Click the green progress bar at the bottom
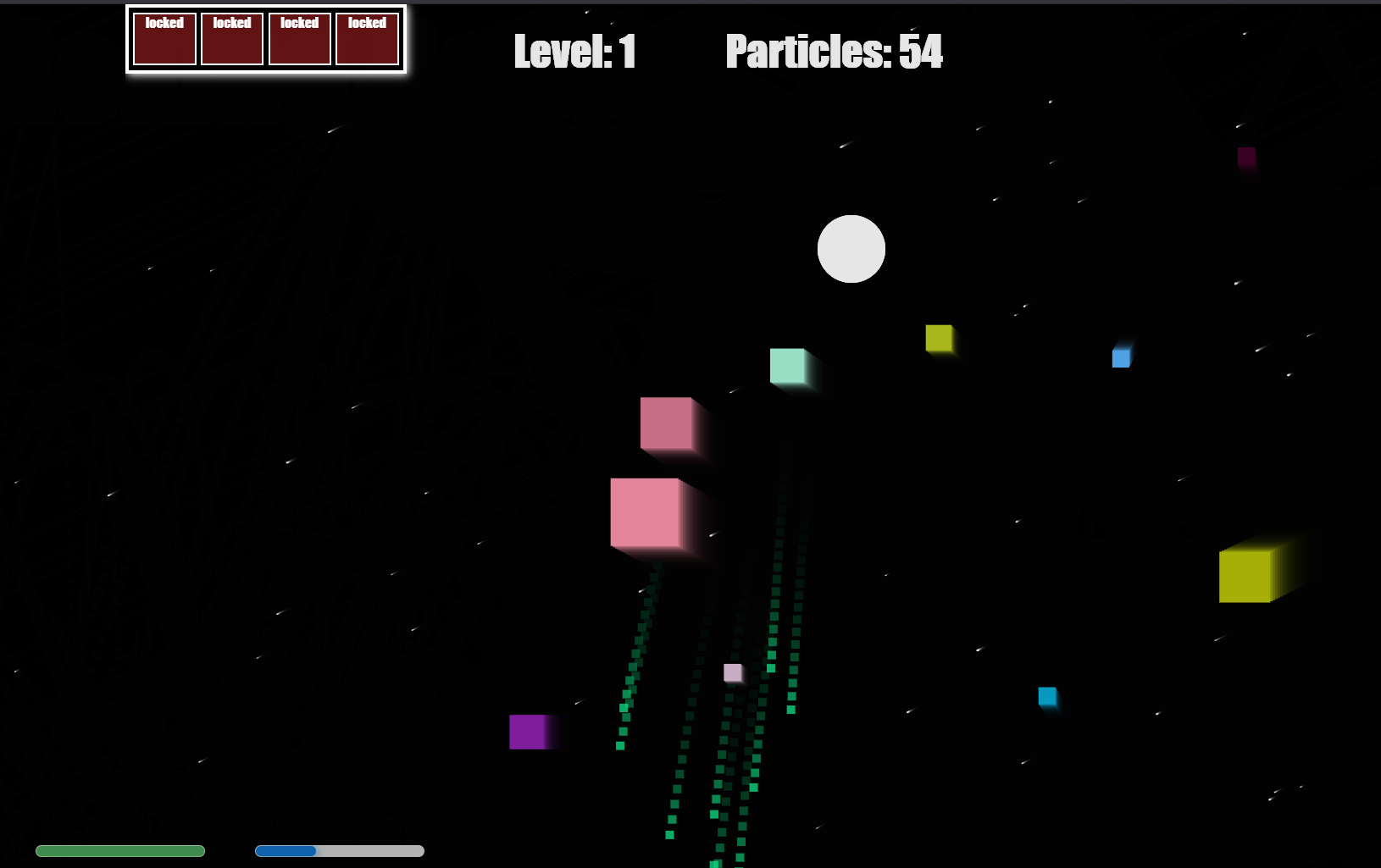This screenshot has width=1381, height=868. tap(120, 850)
